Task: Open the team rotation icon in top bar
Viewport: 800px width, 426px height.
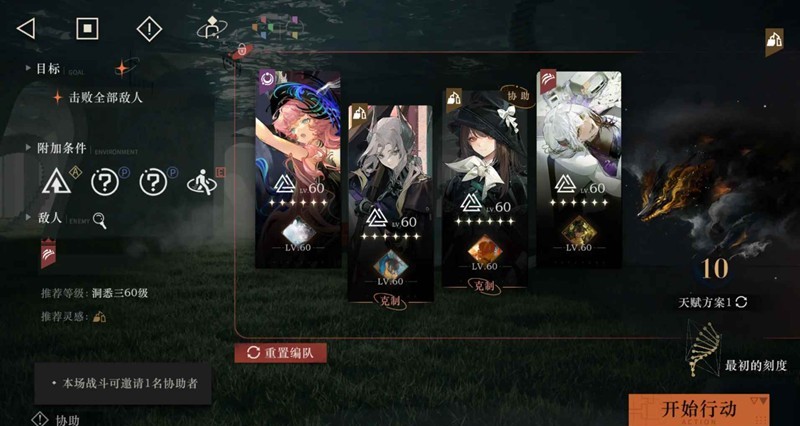Action: point(209,28)
